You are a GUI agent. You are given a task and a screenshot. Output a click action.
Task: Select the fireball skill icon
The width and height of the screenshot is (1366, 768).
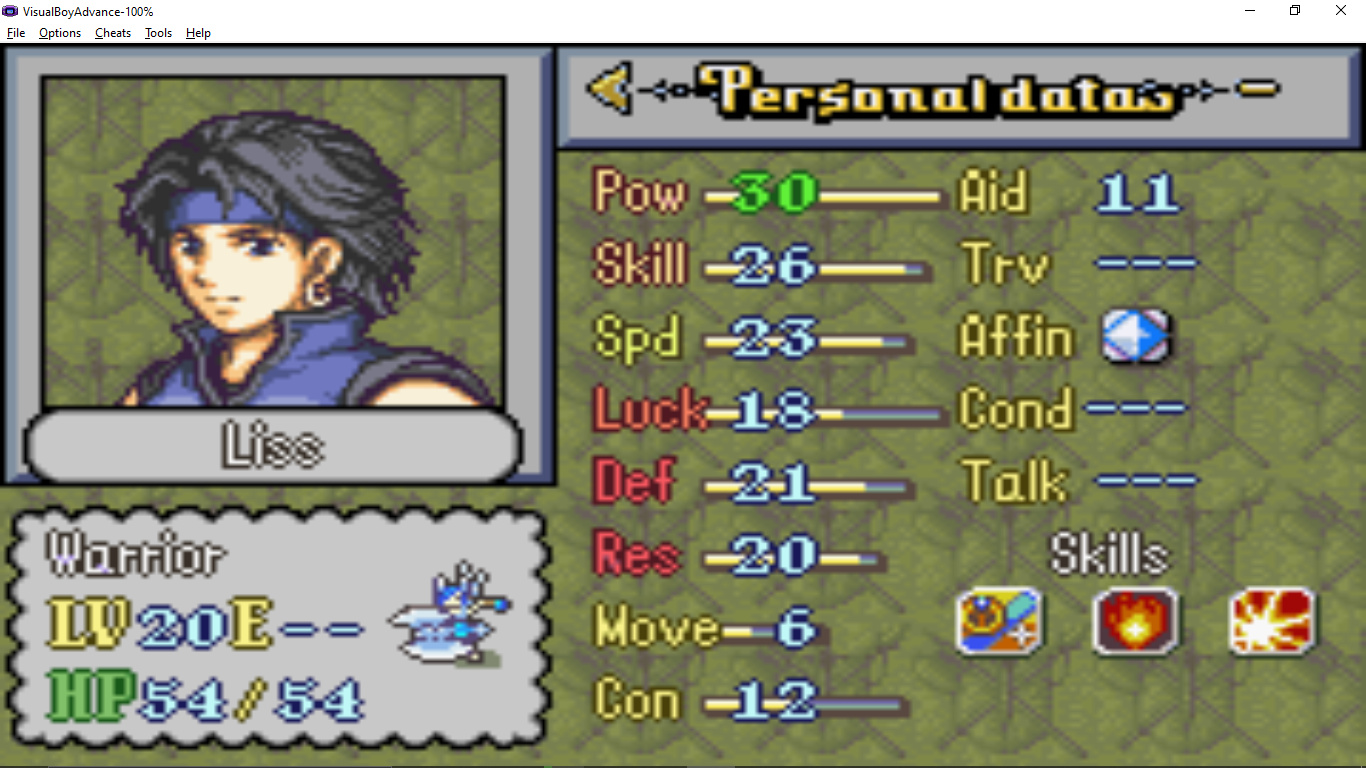[x=1135, y=621]
